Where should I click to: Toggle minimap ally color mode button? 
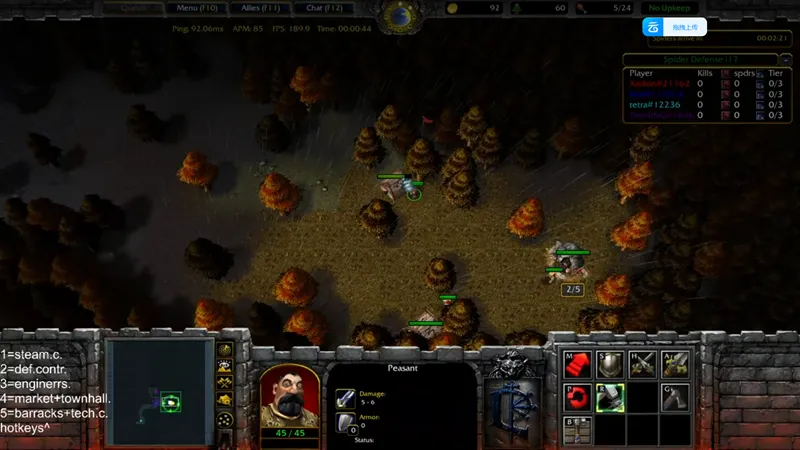pos(226,383)
